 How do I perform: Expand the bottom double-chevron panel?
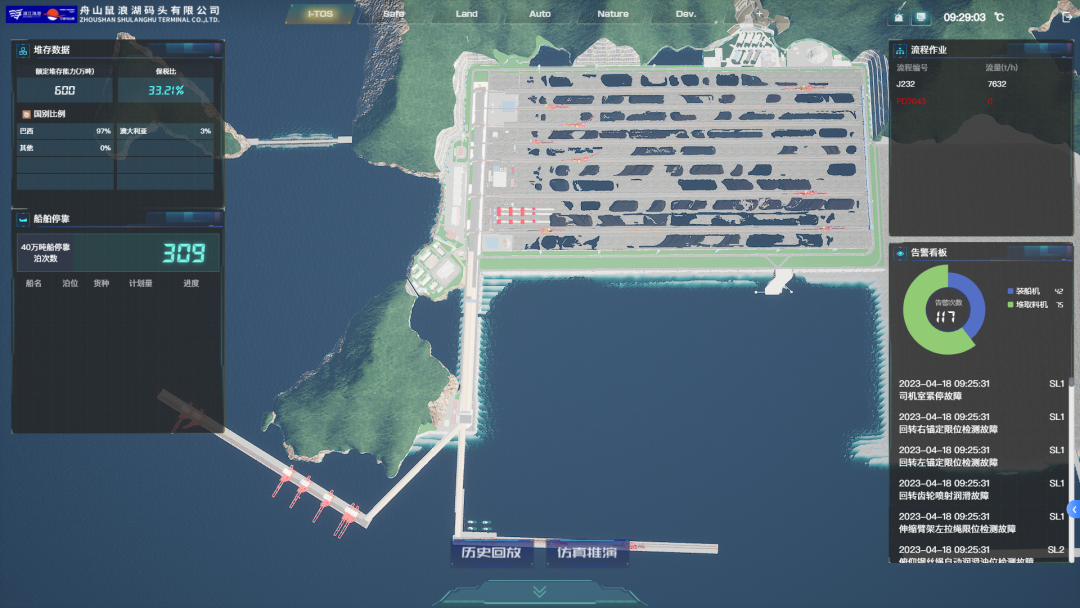(540, 592)
